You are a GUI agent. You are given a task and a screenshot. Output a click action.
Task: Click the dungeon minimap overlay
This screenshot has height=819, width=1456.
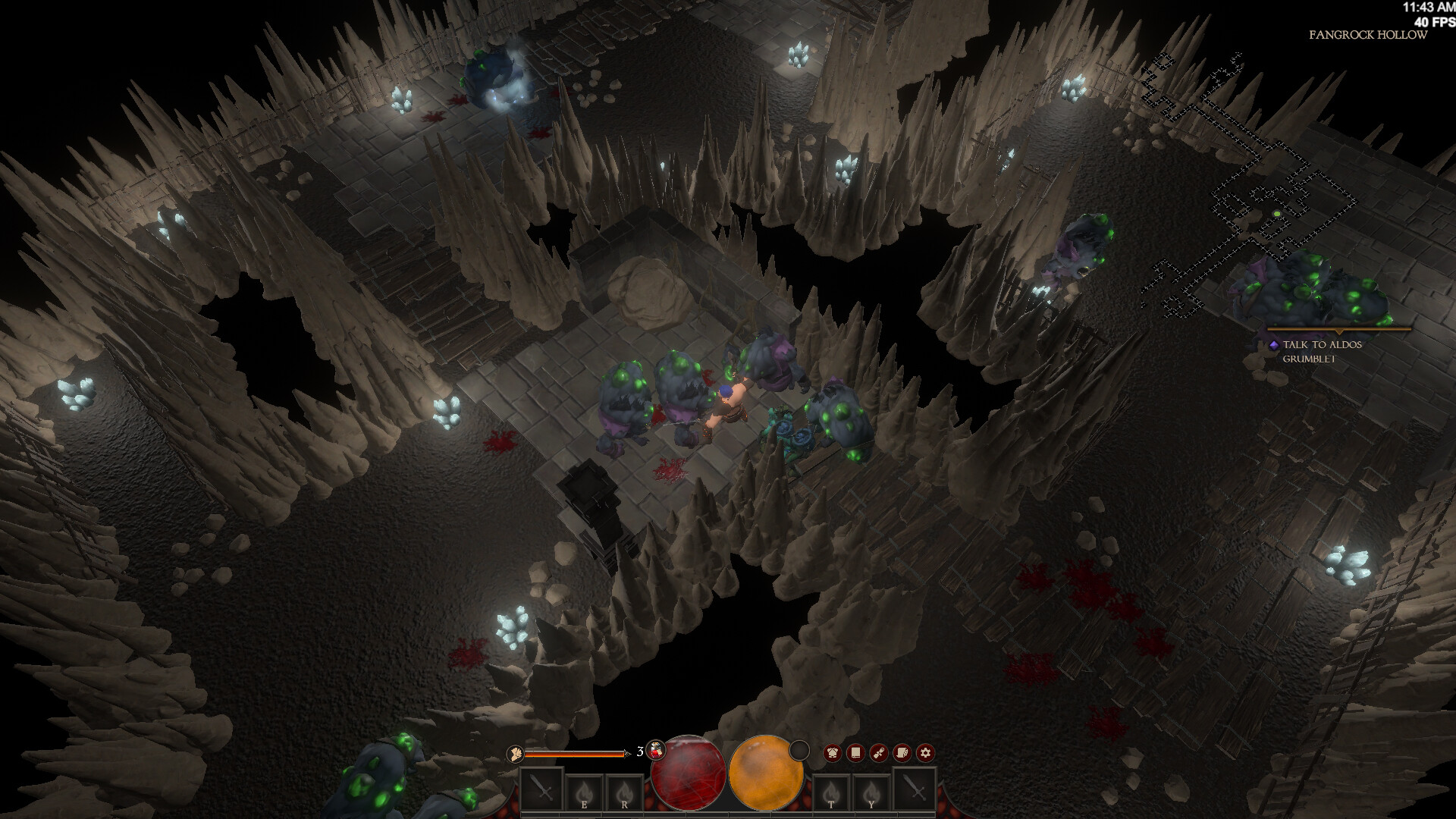click(1251, 190)
